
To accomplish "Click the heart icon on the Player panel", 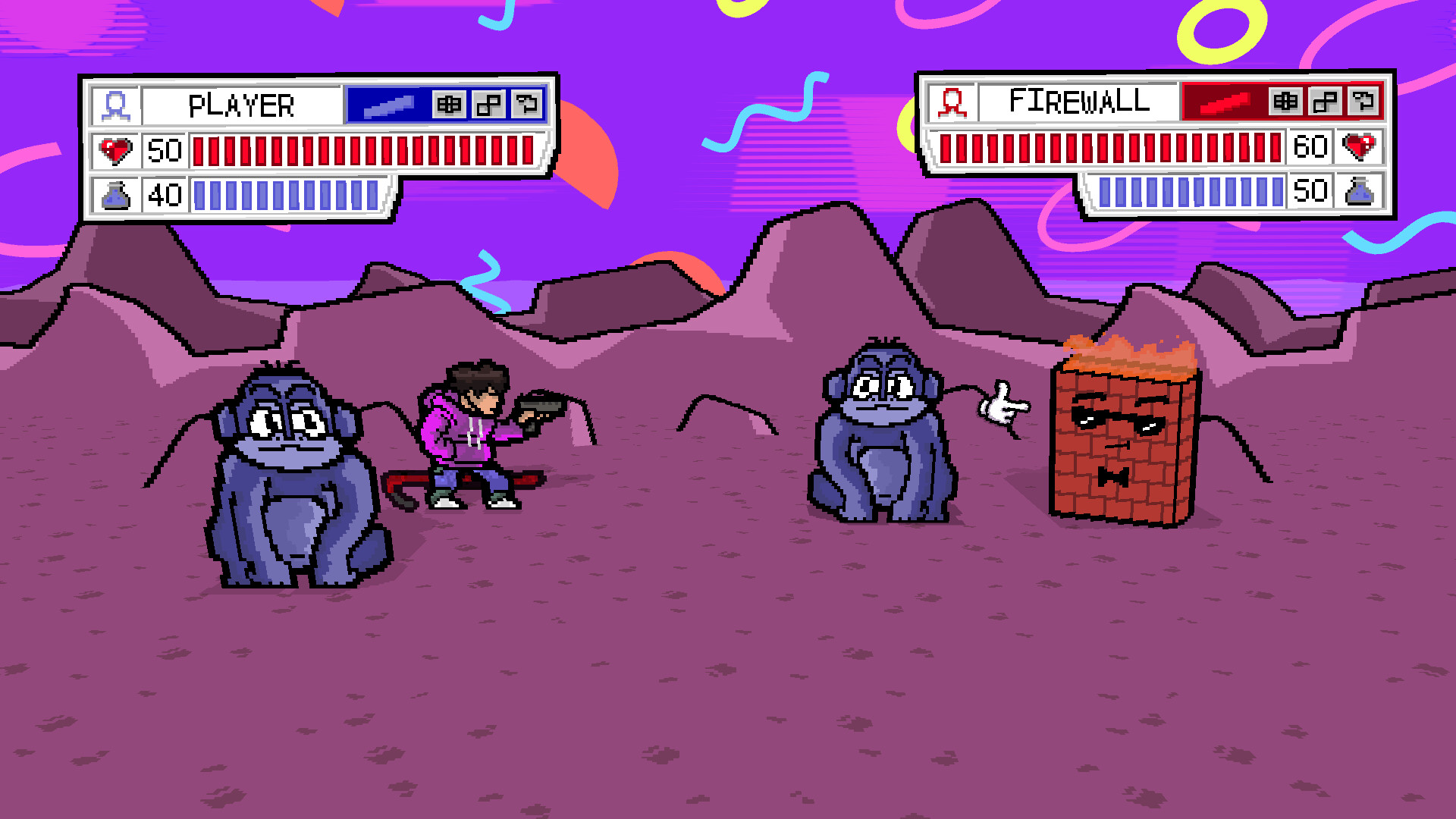I will tap(115, 150).
